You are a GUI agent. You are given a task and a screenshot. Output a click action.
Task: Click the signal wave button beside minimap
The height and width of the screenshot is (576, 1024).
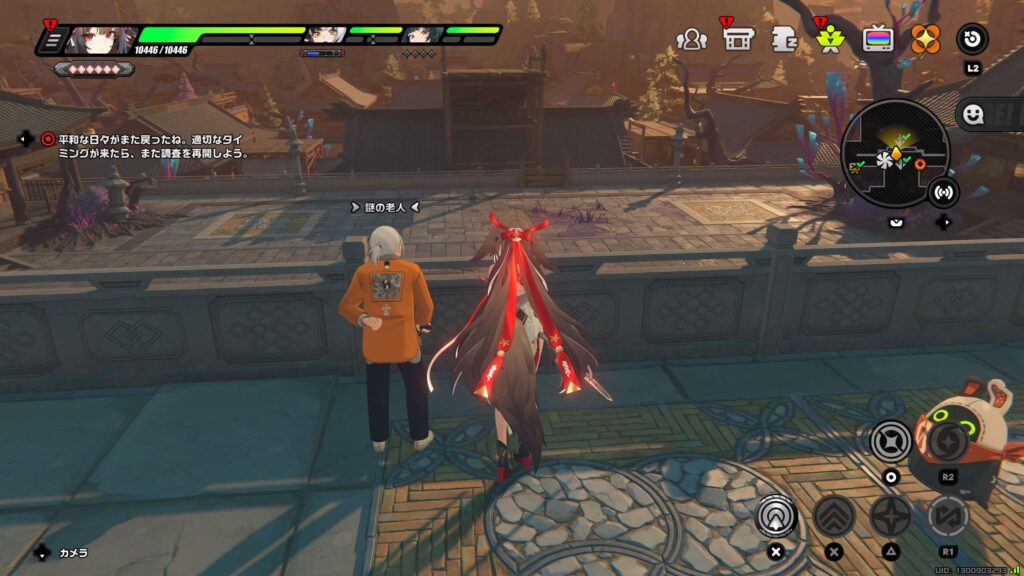(x=941, y=190)
